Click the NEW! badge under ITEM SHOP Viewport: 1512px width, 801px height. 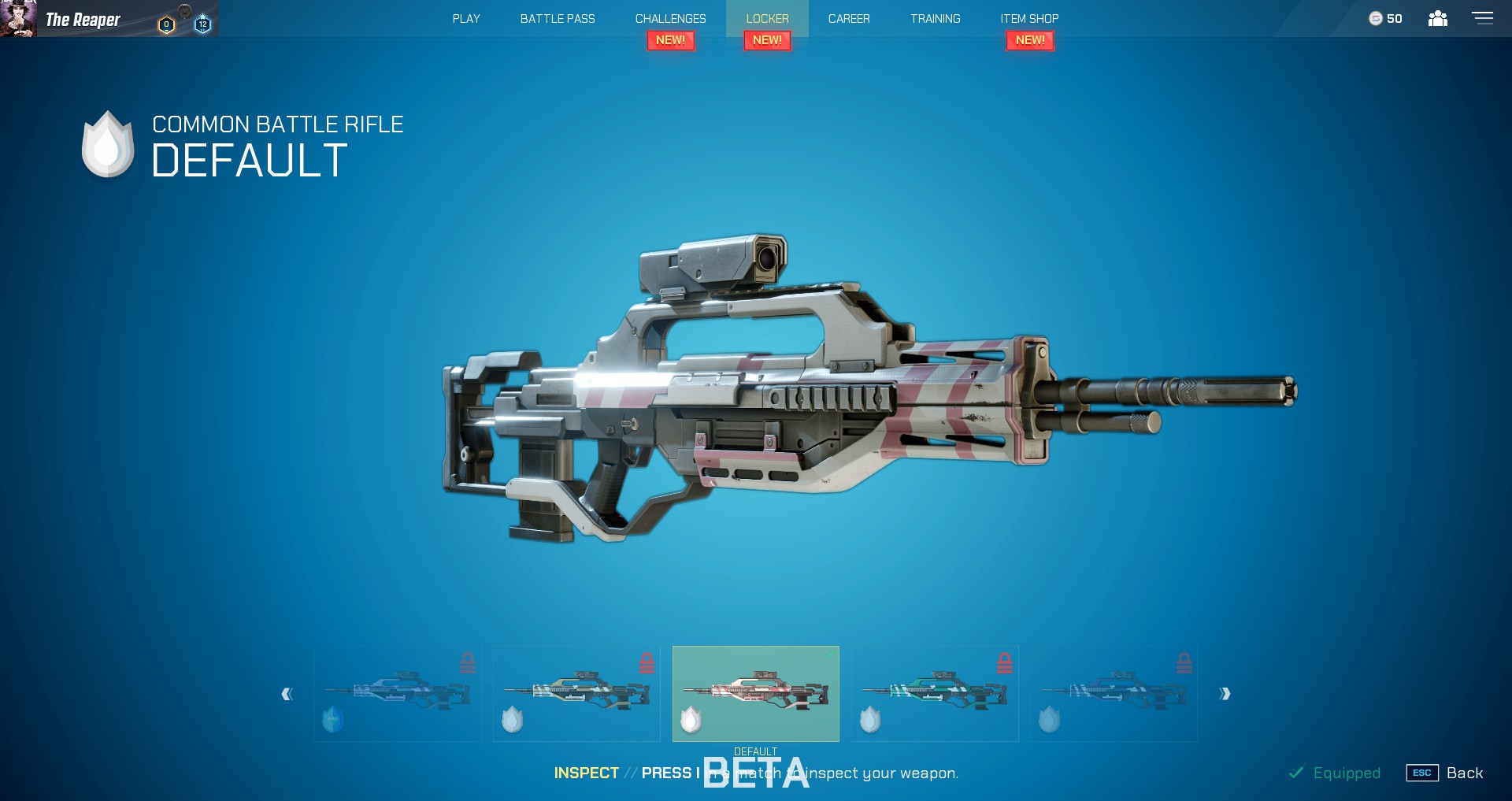pyautogui.click(x=1030, y=39)
